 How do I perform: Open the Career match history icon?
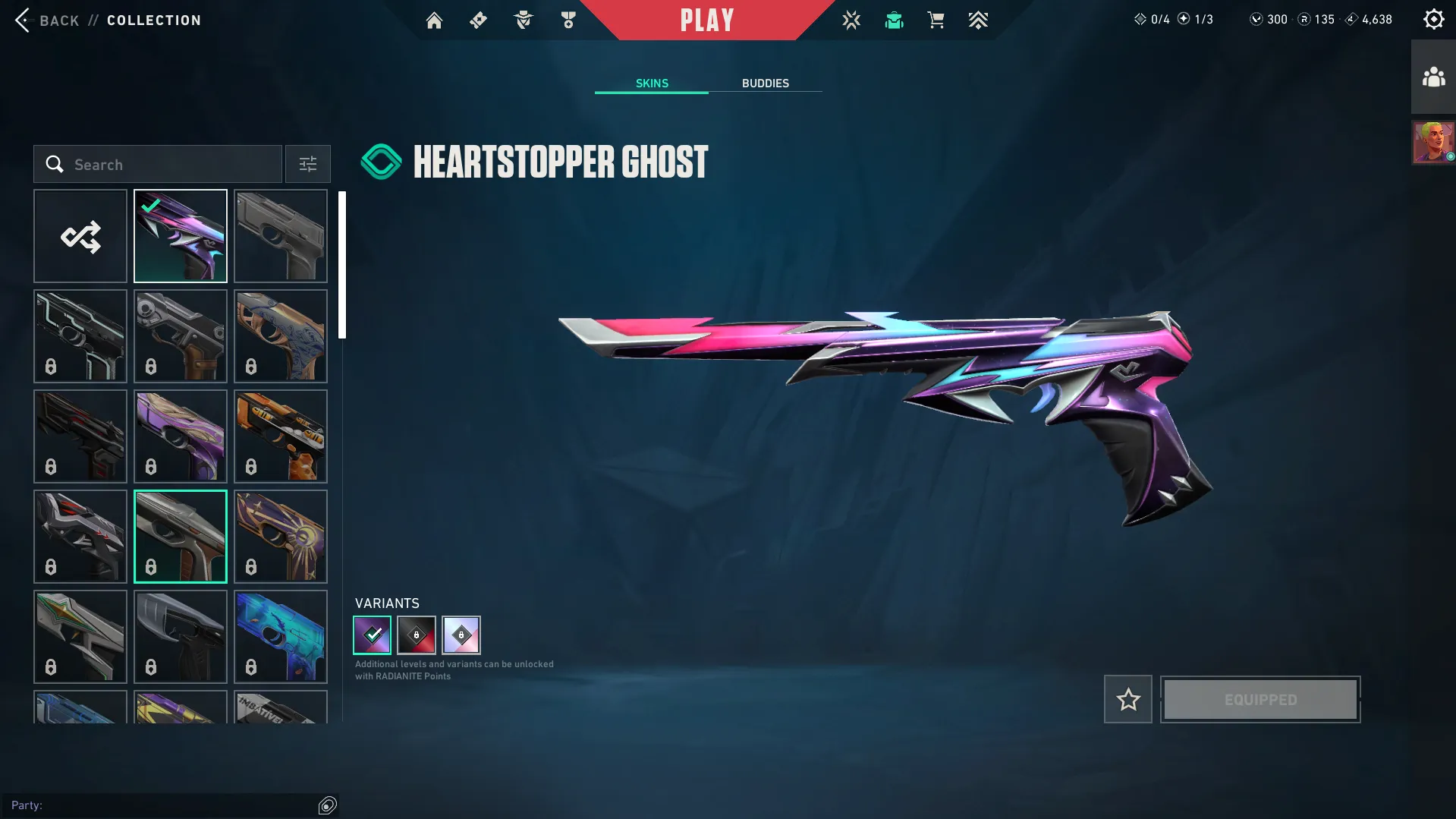851,20
